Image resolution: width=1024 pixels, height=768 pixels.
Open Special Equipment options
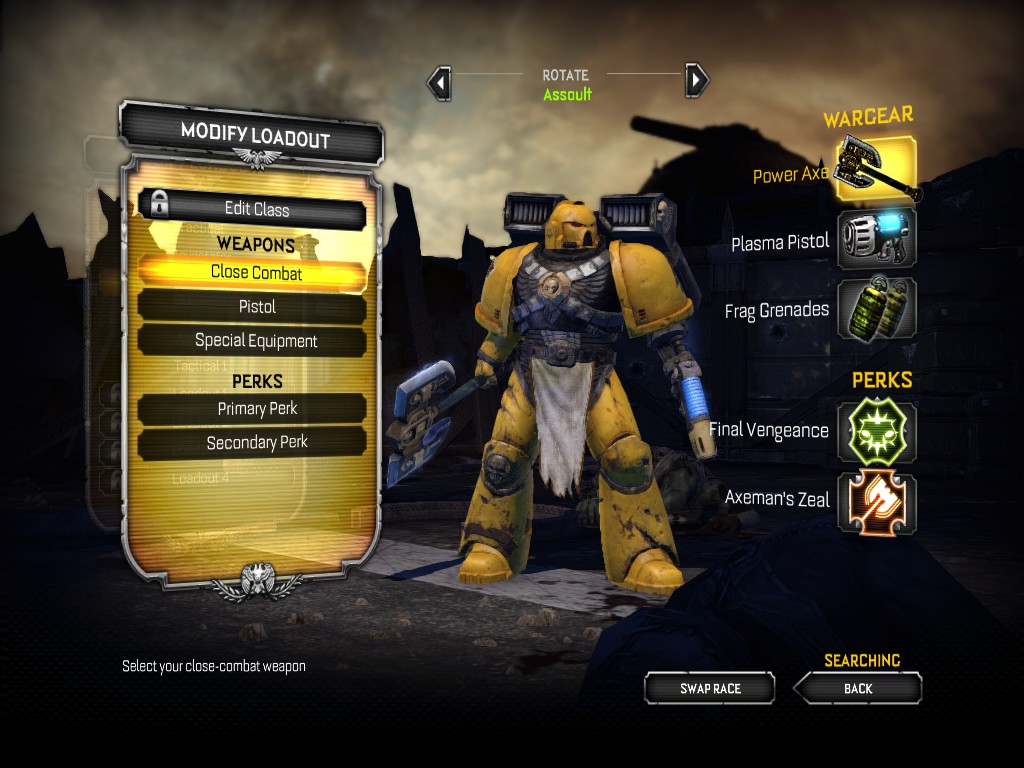[x=256, y=340]
